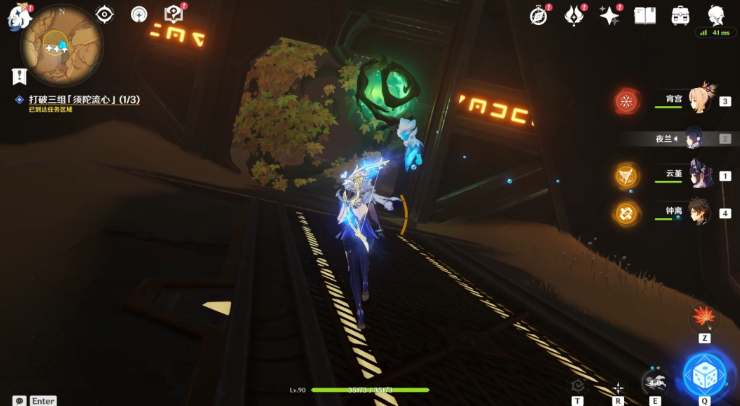Open the open-book handbook icon
The height and width of the screenshot is (406, 740).
(x=645, y=15)
